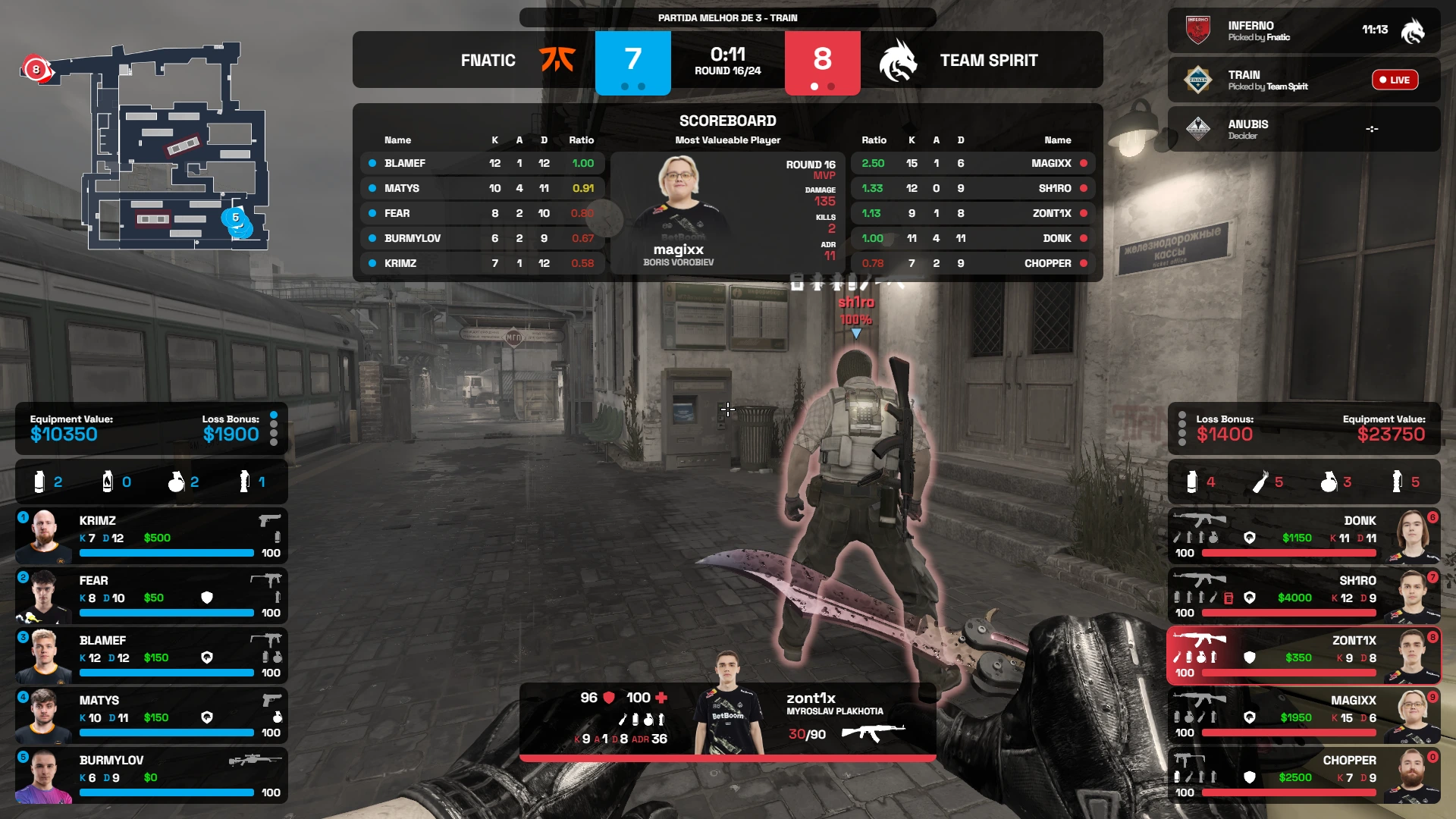1456x819 pixels.
Task: Select the live Train map panel
Action: click(1304, 80)
